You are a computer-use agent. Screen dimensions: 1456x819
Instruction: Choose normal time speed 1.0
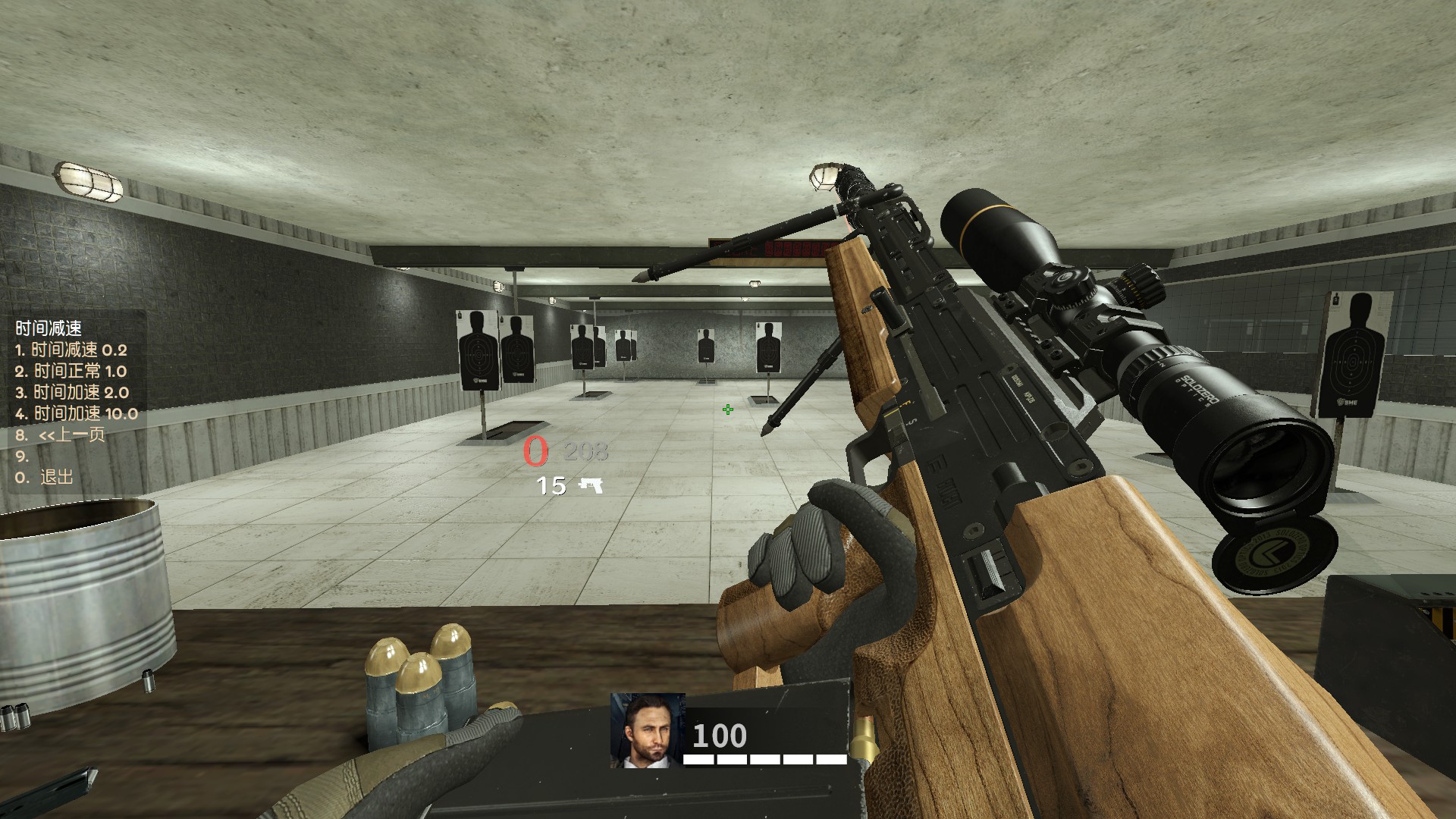71,371
